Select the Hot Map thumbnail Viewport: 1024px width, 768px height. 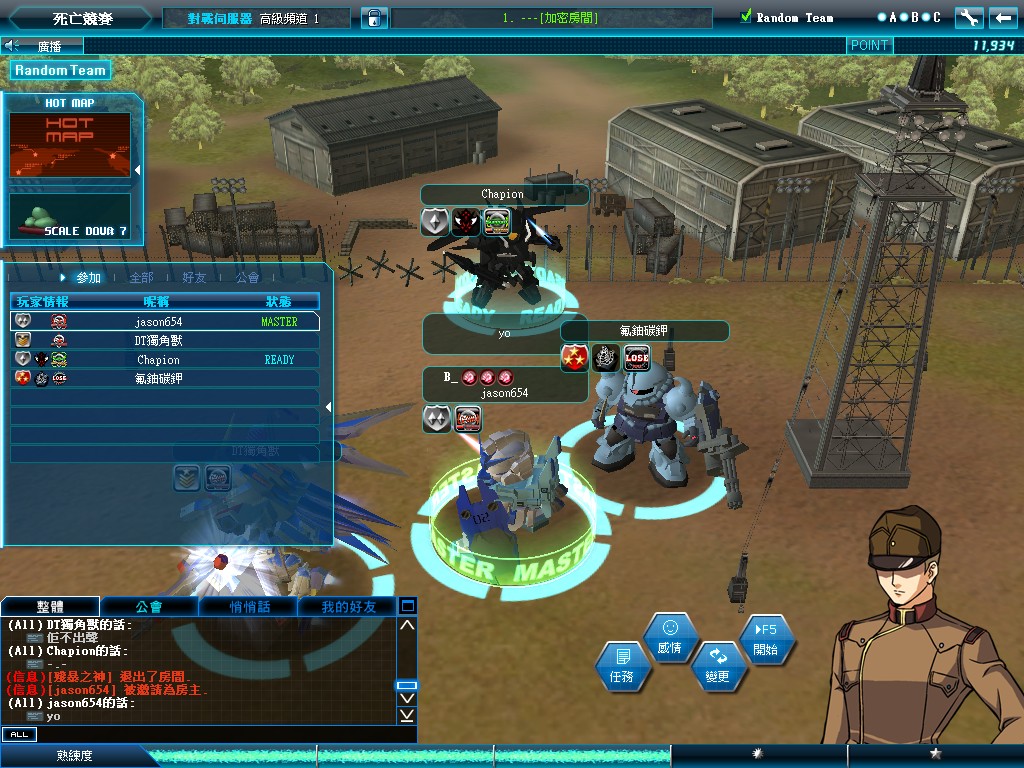pos(70,144)
